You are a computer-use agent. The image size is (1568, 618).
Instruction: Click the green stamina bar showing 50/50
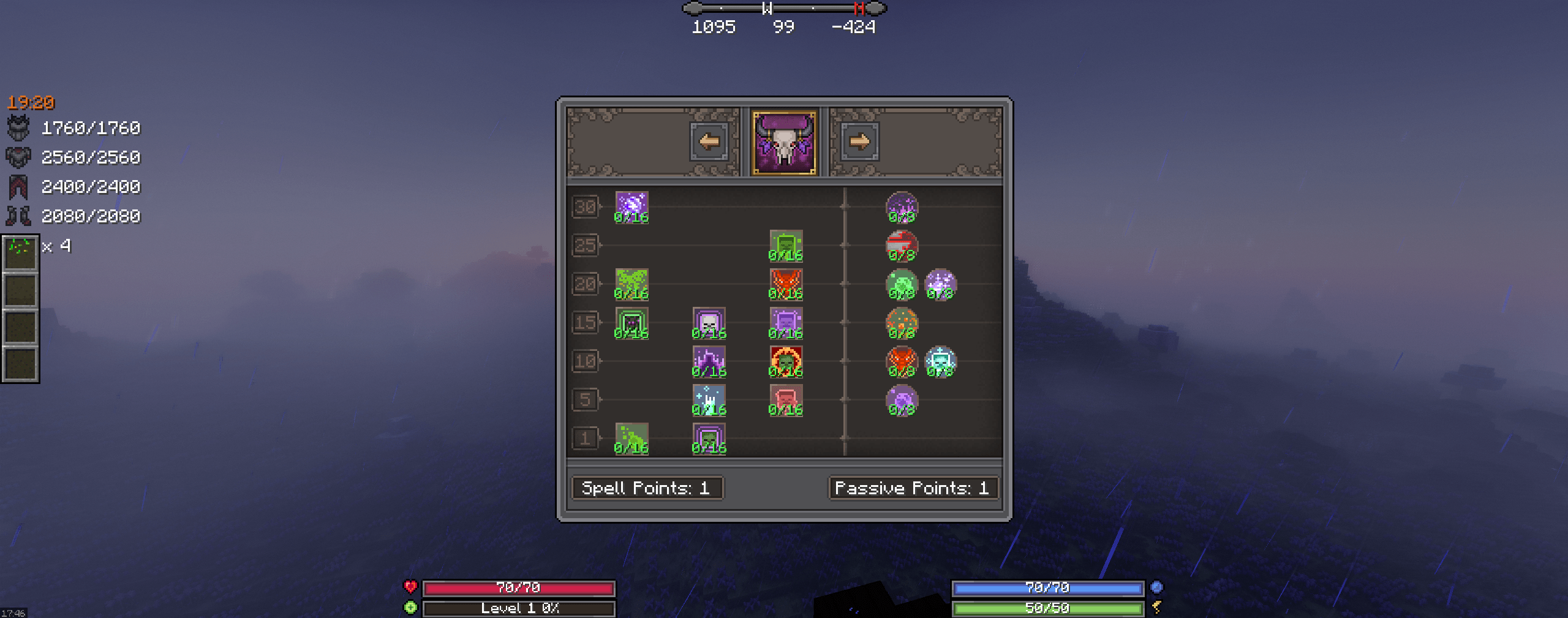[1049, 608]
